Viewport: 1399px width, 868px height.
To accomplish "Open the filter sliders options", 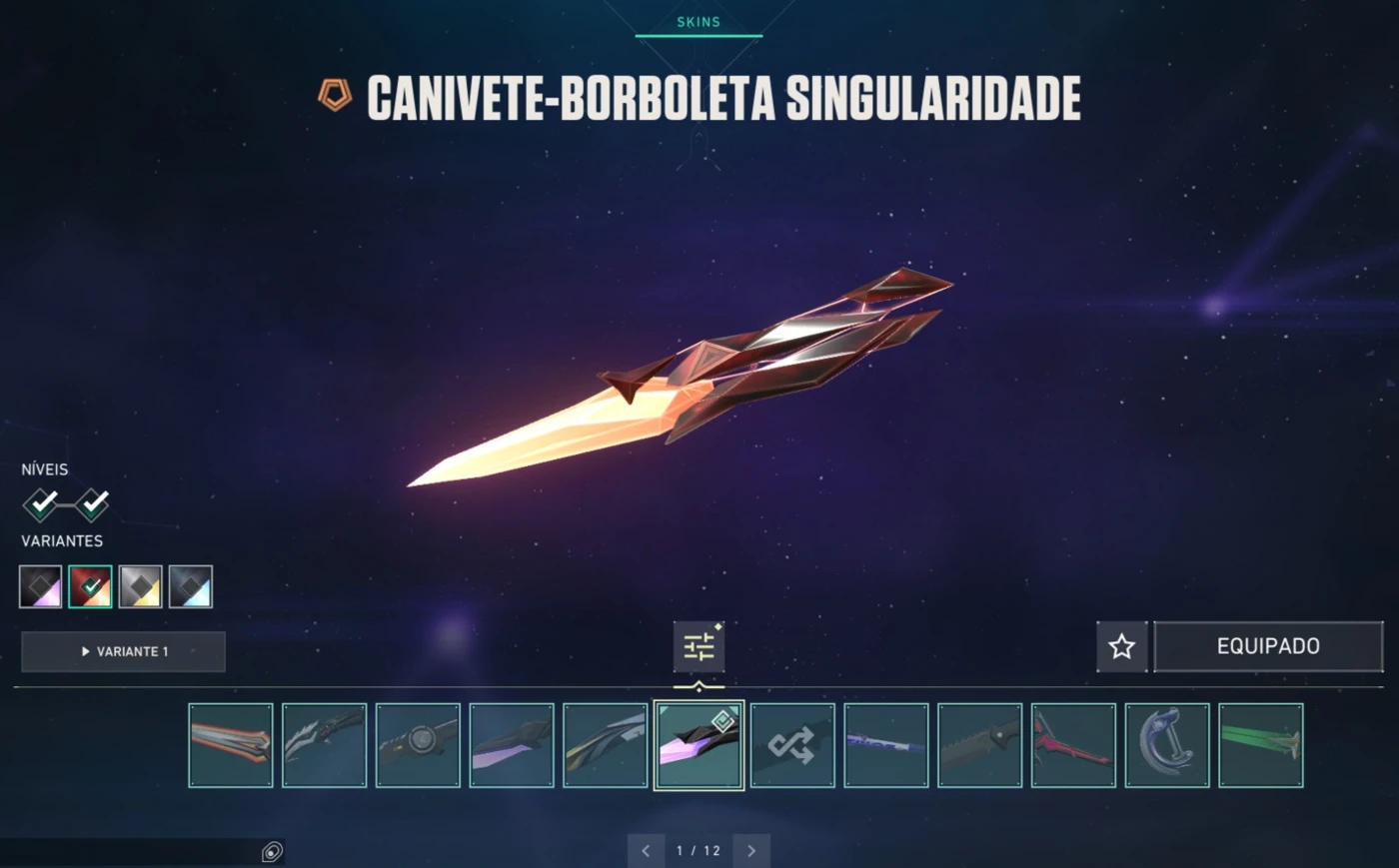I will [x=699, y=646].
